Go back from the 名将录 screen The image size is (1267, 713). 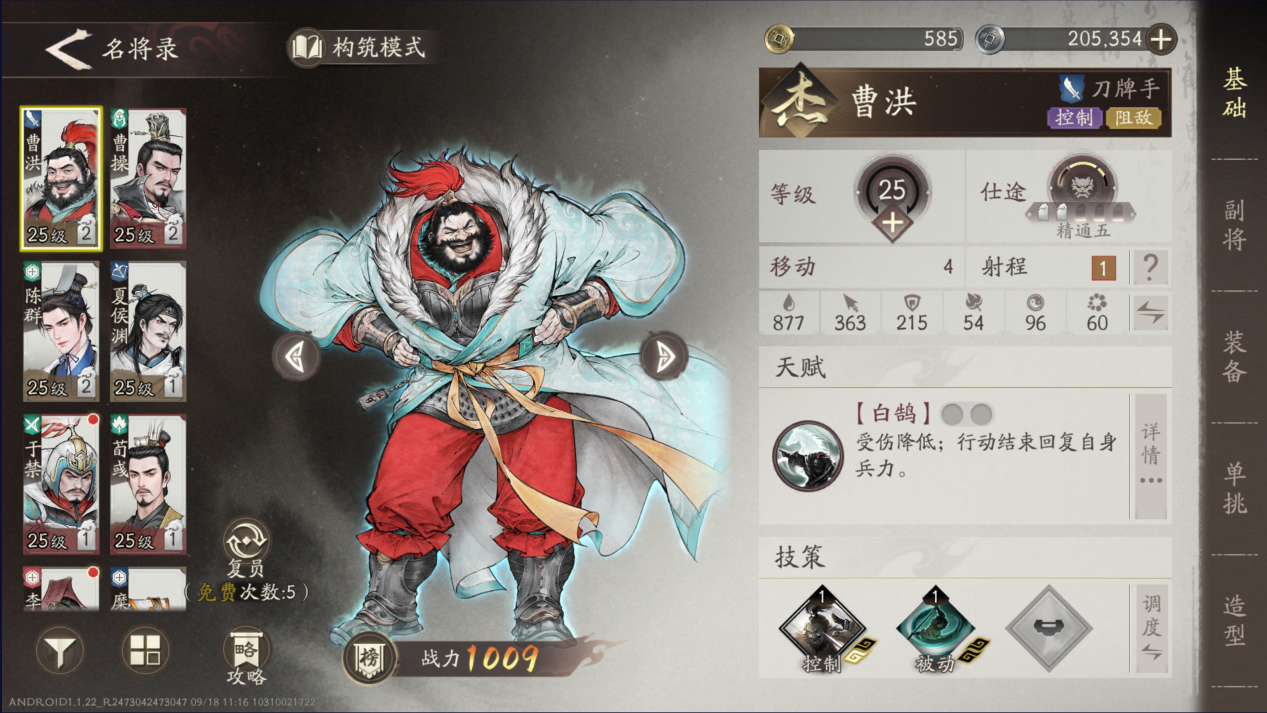(x=70, y=50)
